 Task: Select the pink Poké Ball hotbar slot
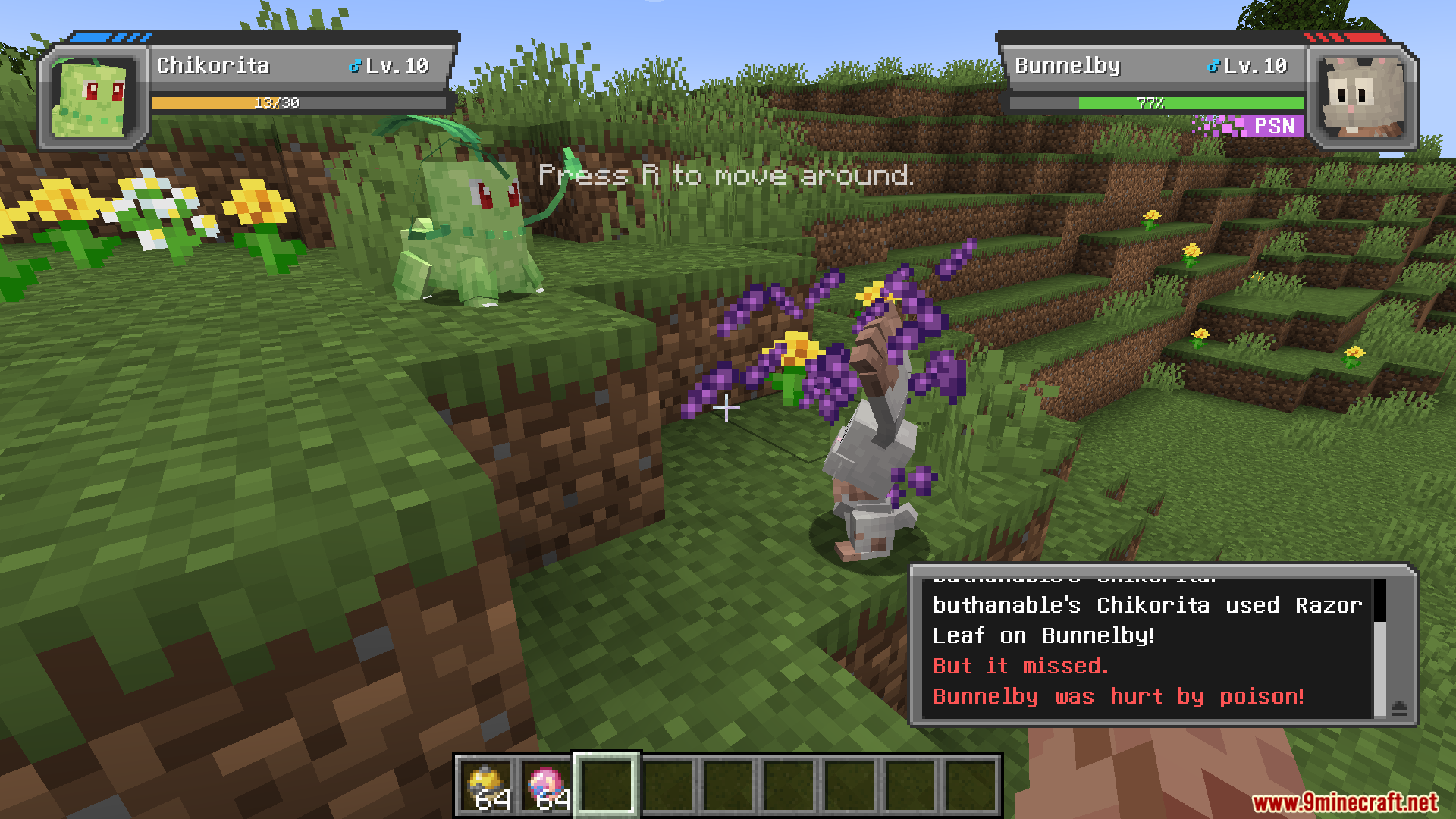tap(546, 786)
